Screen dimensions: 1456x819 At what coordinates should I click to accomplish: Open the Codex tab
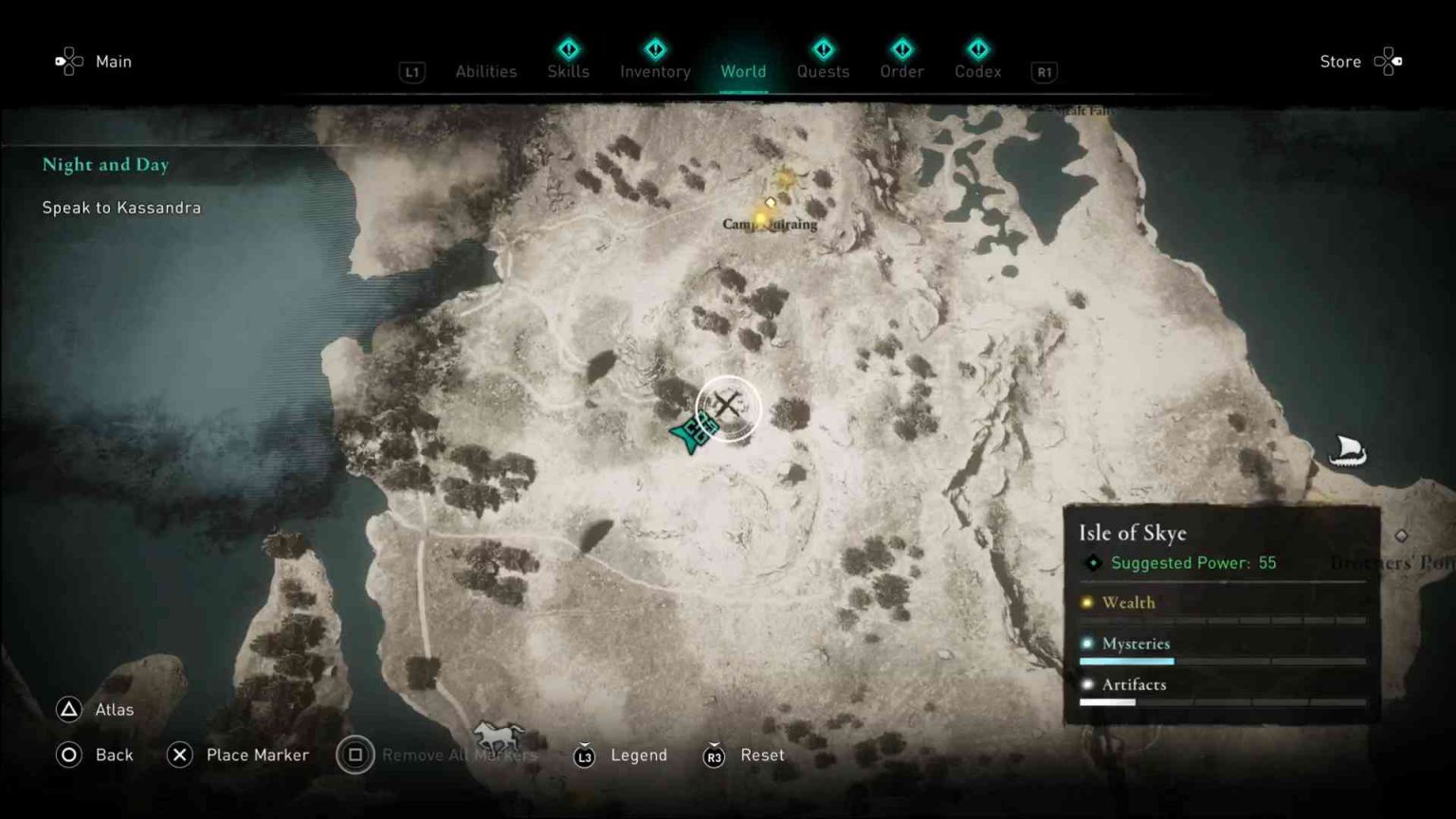tap(977, 71)
